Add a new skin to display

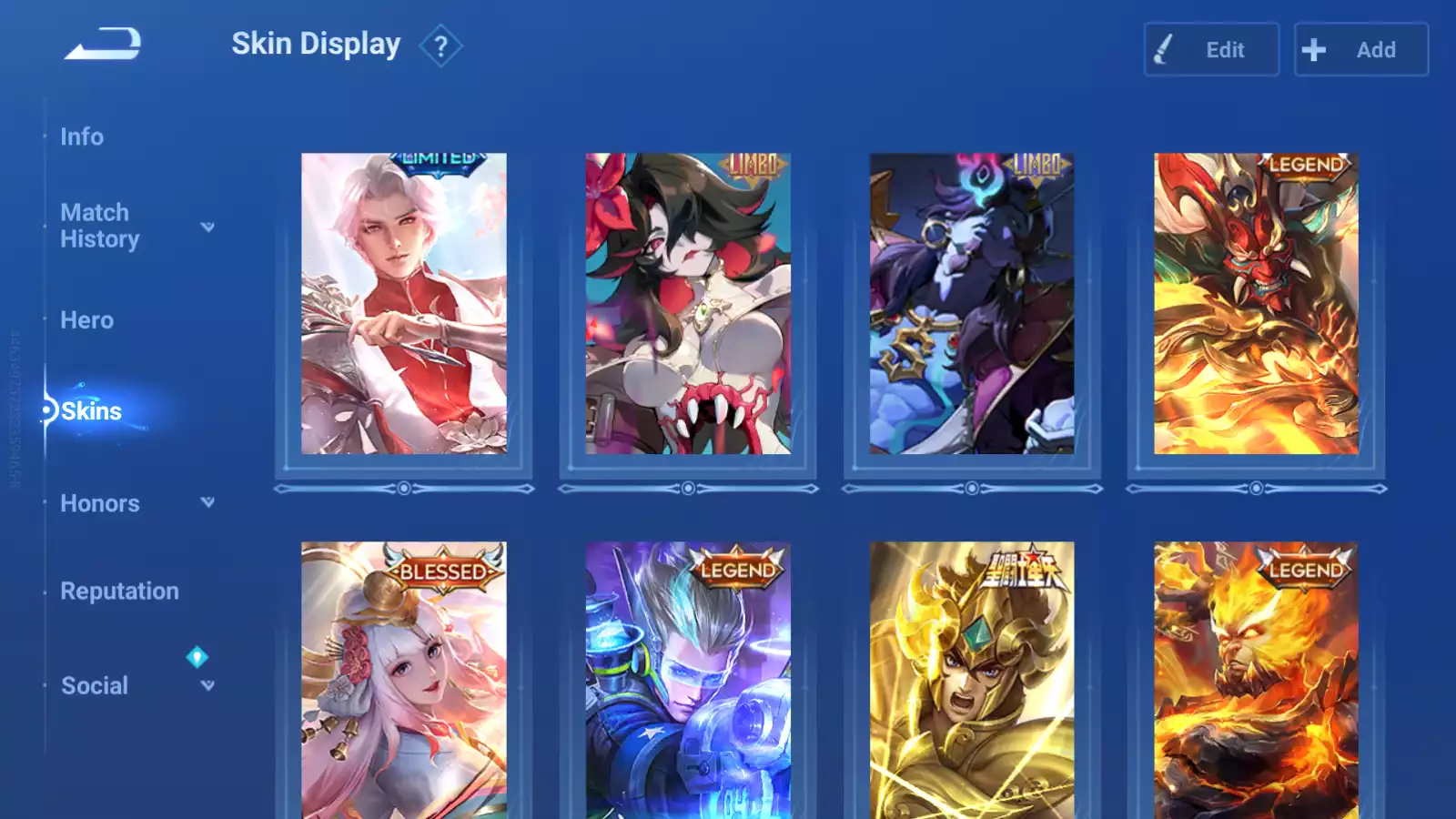point(1360,50)
